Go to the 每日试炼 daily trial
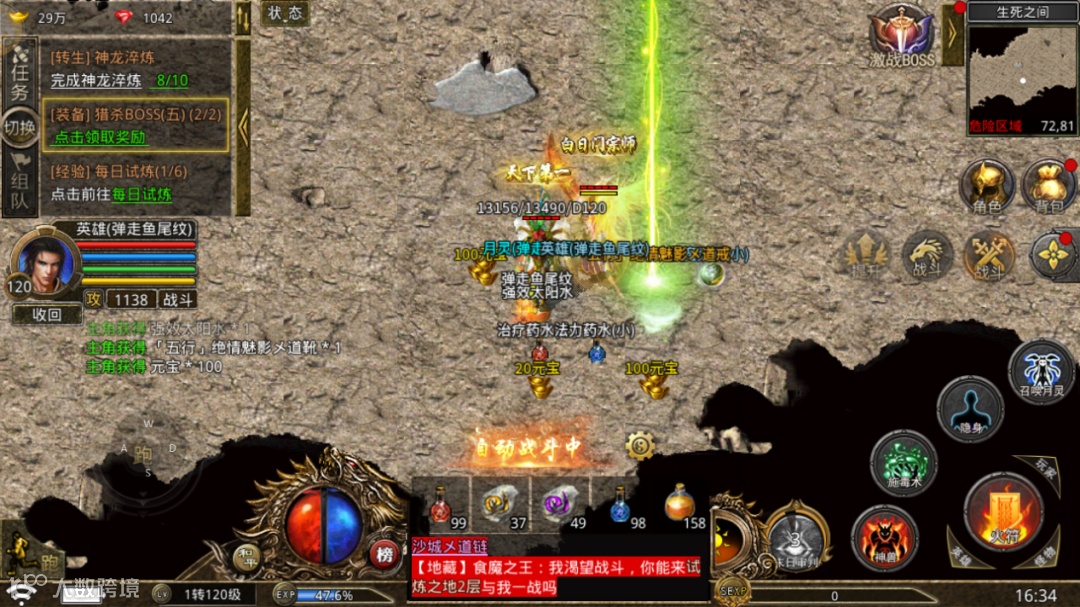This screenshot has width=1080, height=607. [x=141, y=194]
